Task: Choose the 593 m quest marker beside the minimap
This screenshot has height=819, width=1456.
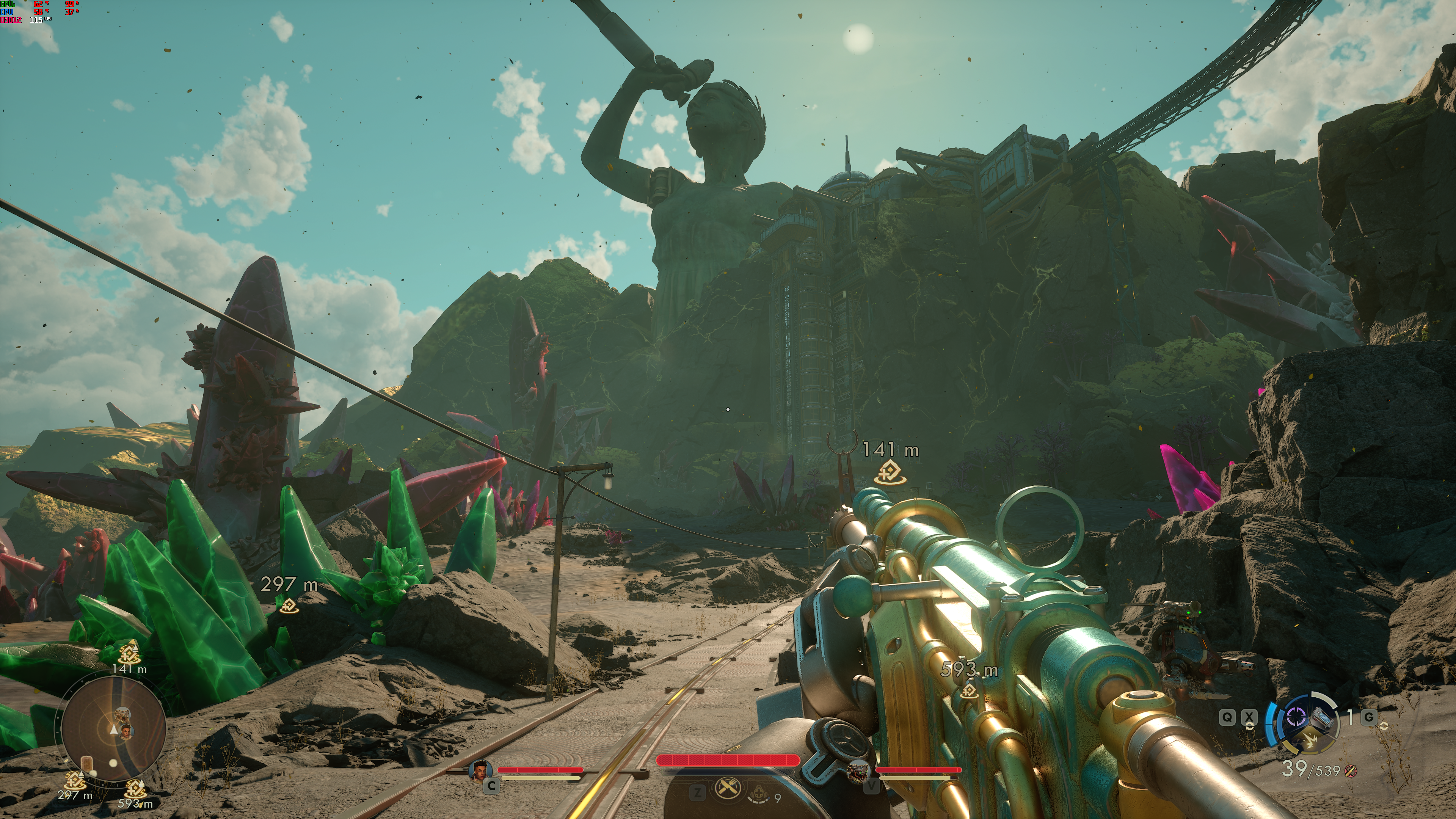Action: [x=135, y=789]
